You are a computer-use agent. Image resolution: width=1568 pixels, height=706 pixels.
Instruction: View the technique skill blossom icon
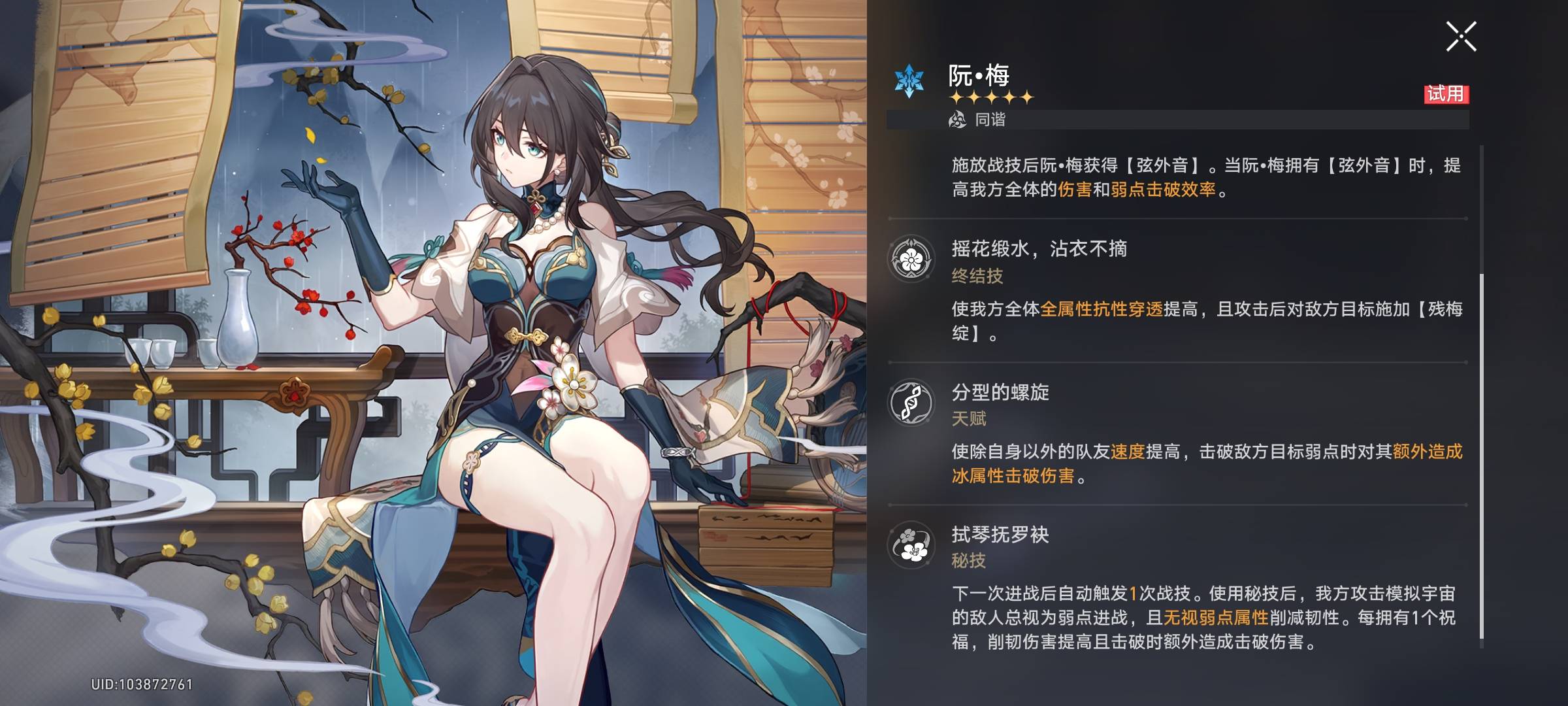(911, 545)
